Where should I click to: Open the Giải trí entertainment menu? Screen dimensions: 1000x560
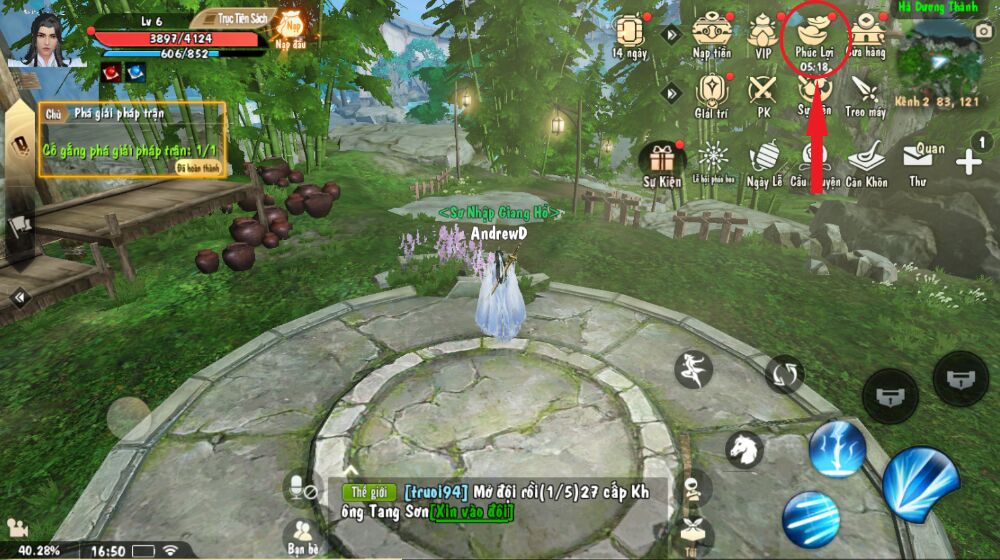coord(710,93)
